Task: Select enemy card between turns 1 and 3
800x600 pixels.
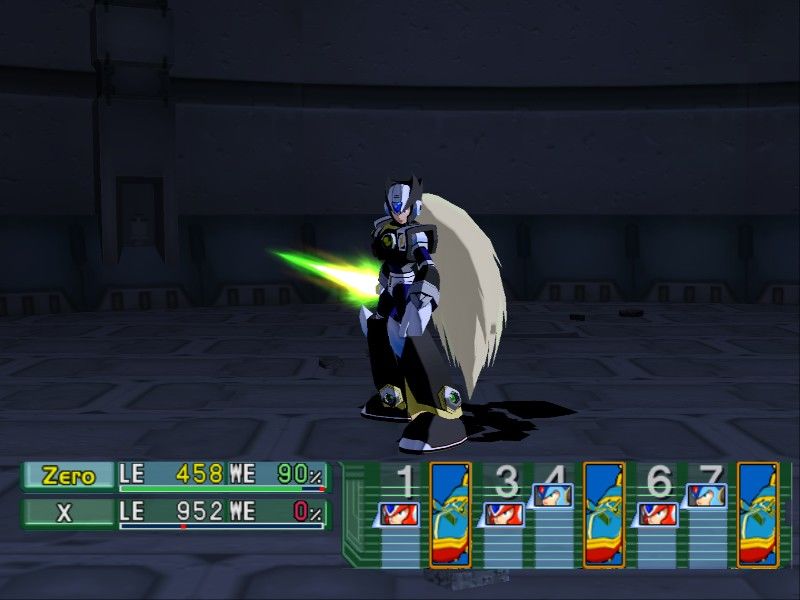Action: 450,514
